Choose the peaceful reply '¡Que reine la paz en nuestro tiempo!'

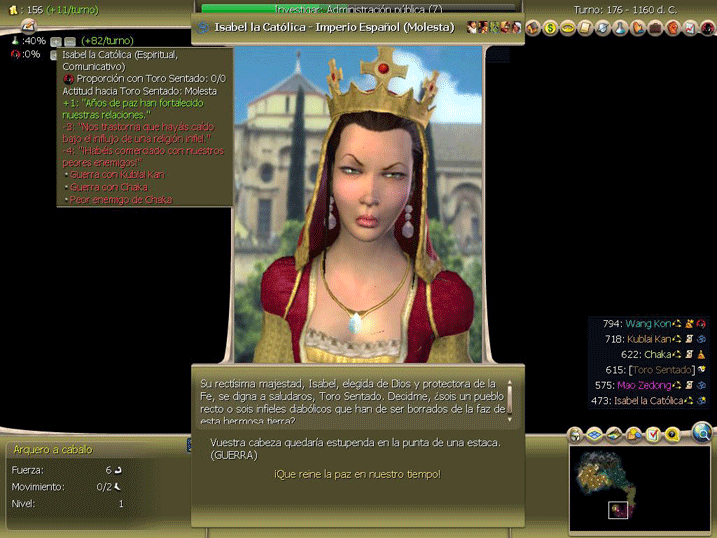tap(357, 473)
